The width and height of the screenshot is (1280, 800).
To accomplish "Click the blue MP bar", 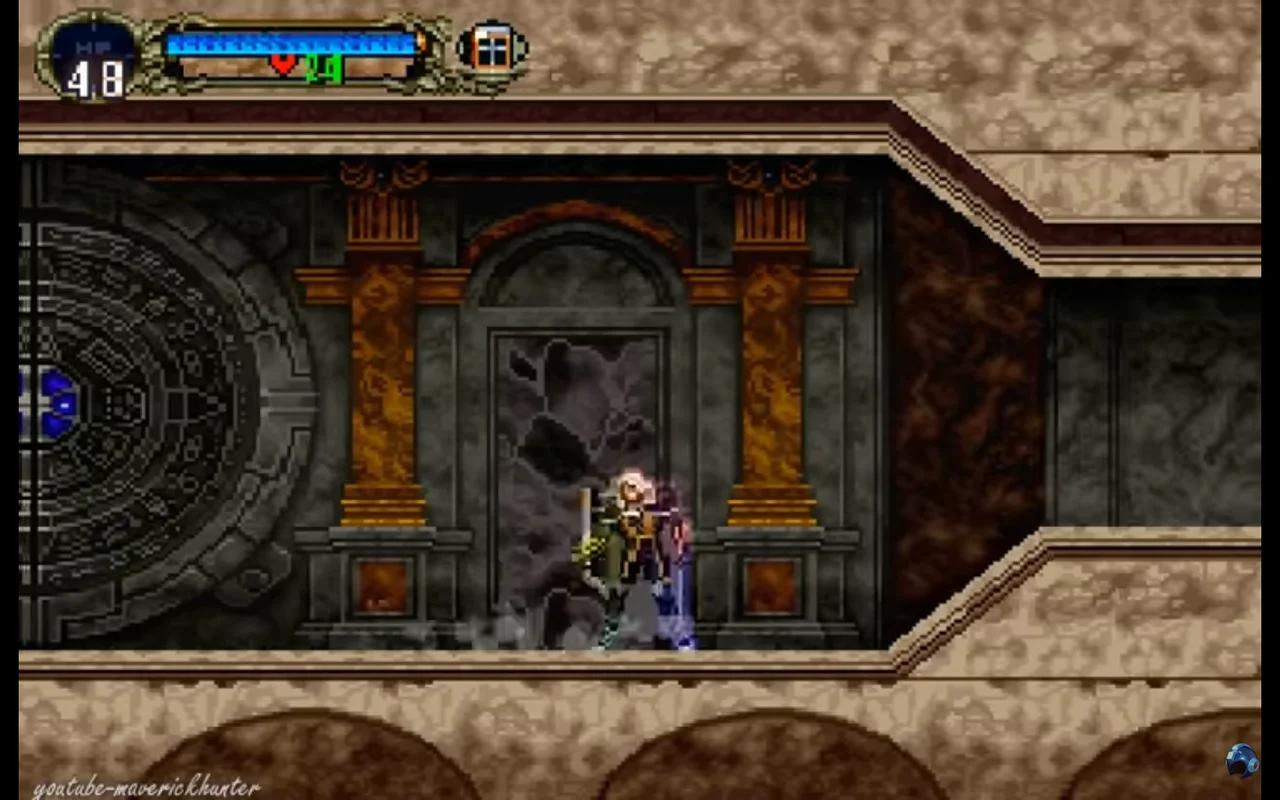I will tap(290, 44).
